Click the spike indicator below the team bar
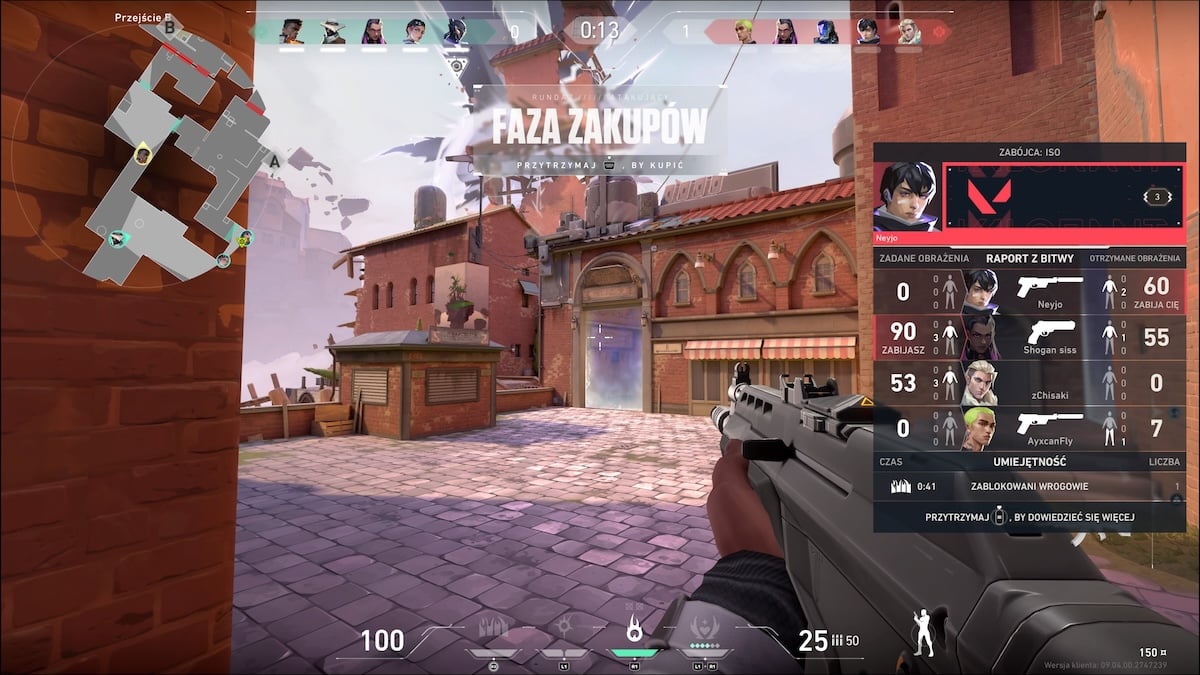 tap(456, 66)
